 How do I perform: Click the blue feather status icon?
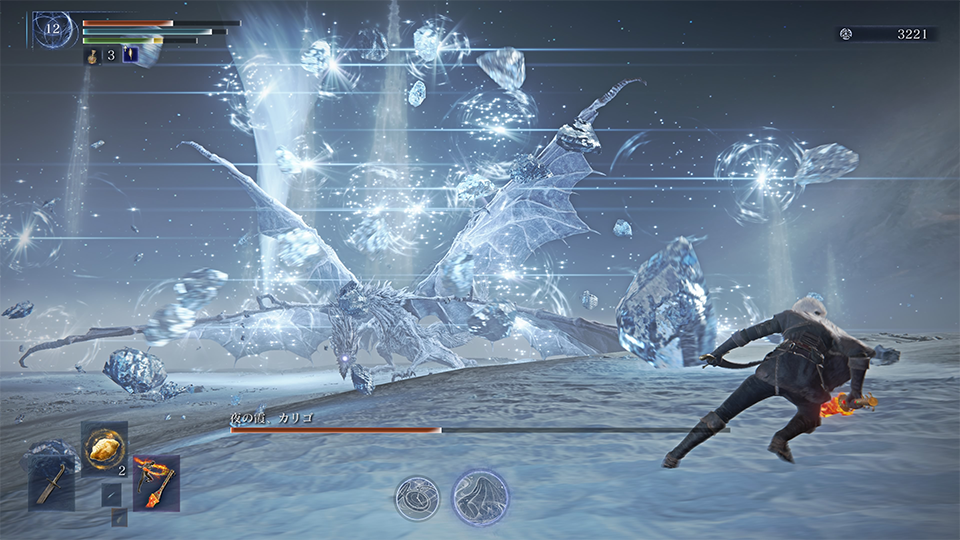pyautogui.click(x=130, y=55)
